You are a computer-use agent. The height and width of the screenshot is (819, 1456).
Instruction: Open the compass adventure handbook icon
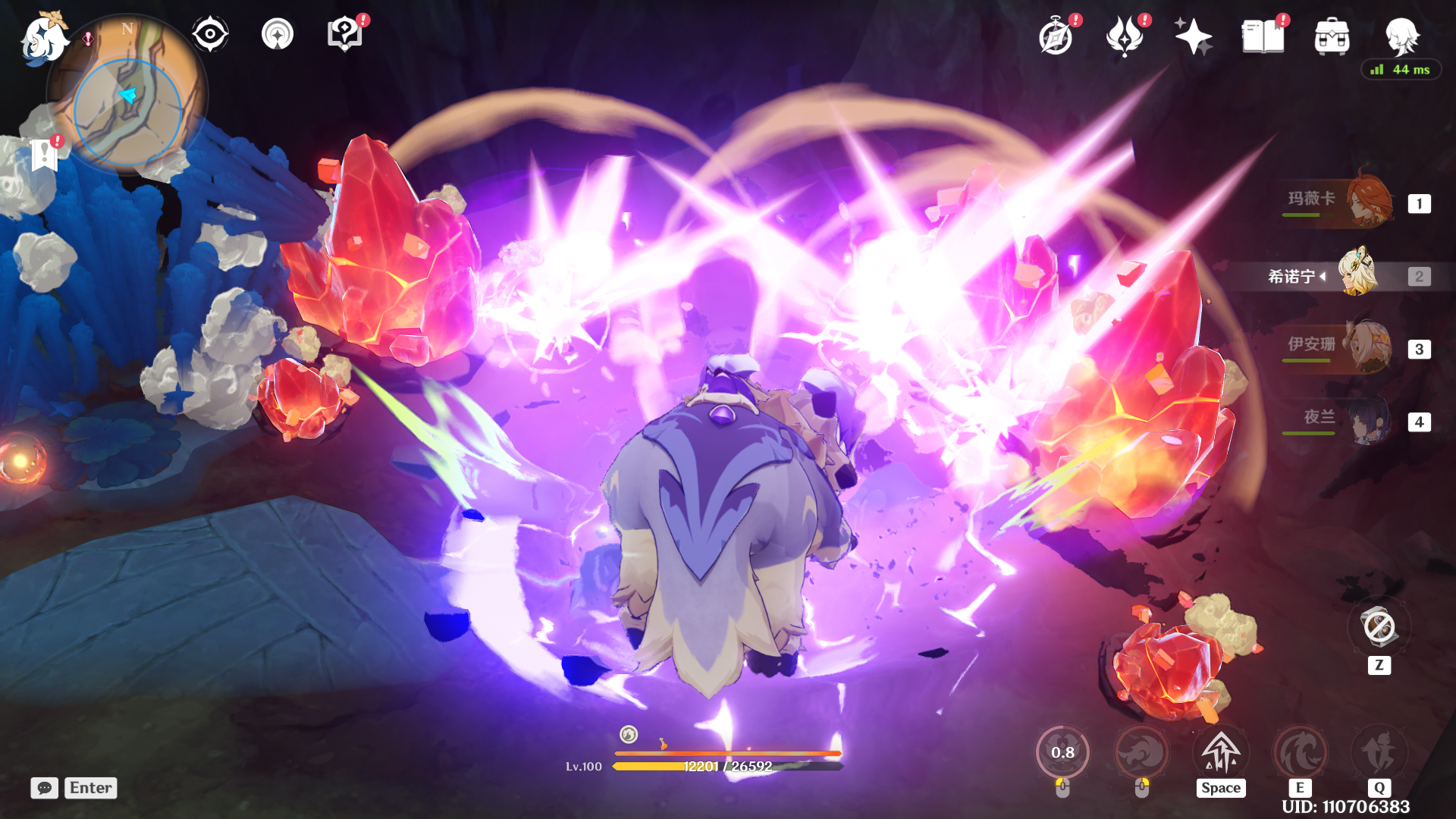pyautogui.click(x=1056, y=36)
